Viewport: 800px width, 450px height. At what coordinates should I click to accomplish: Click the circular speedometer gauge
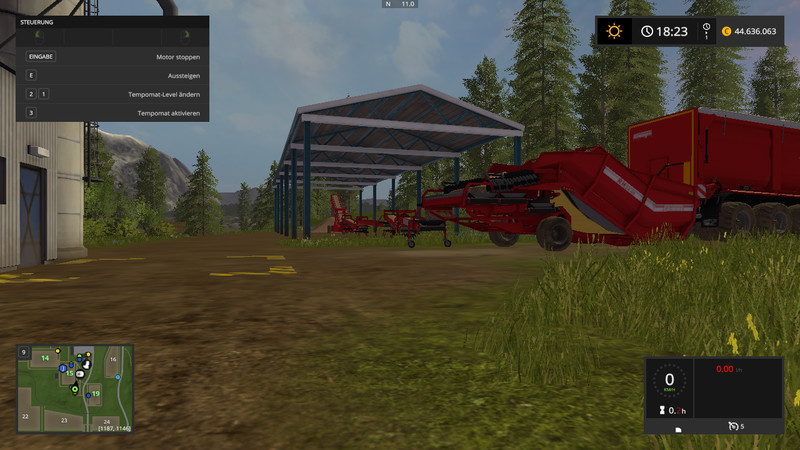click(669, 381)
